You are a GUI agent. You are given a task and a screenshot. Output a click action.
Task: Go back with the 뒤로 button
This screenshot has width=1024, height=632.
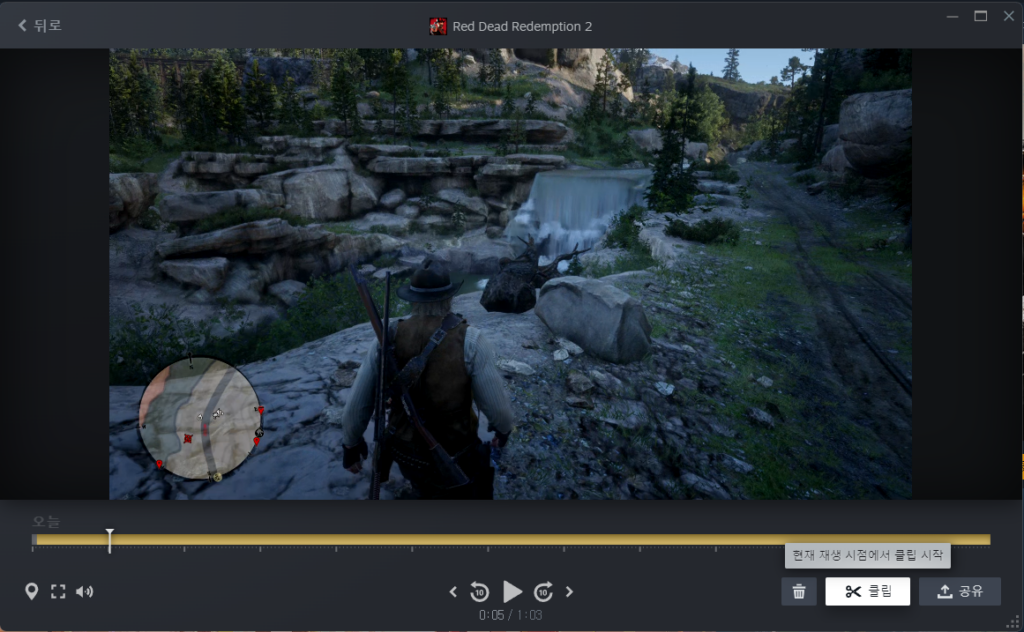pyautogui.click(x=40, y=25)
